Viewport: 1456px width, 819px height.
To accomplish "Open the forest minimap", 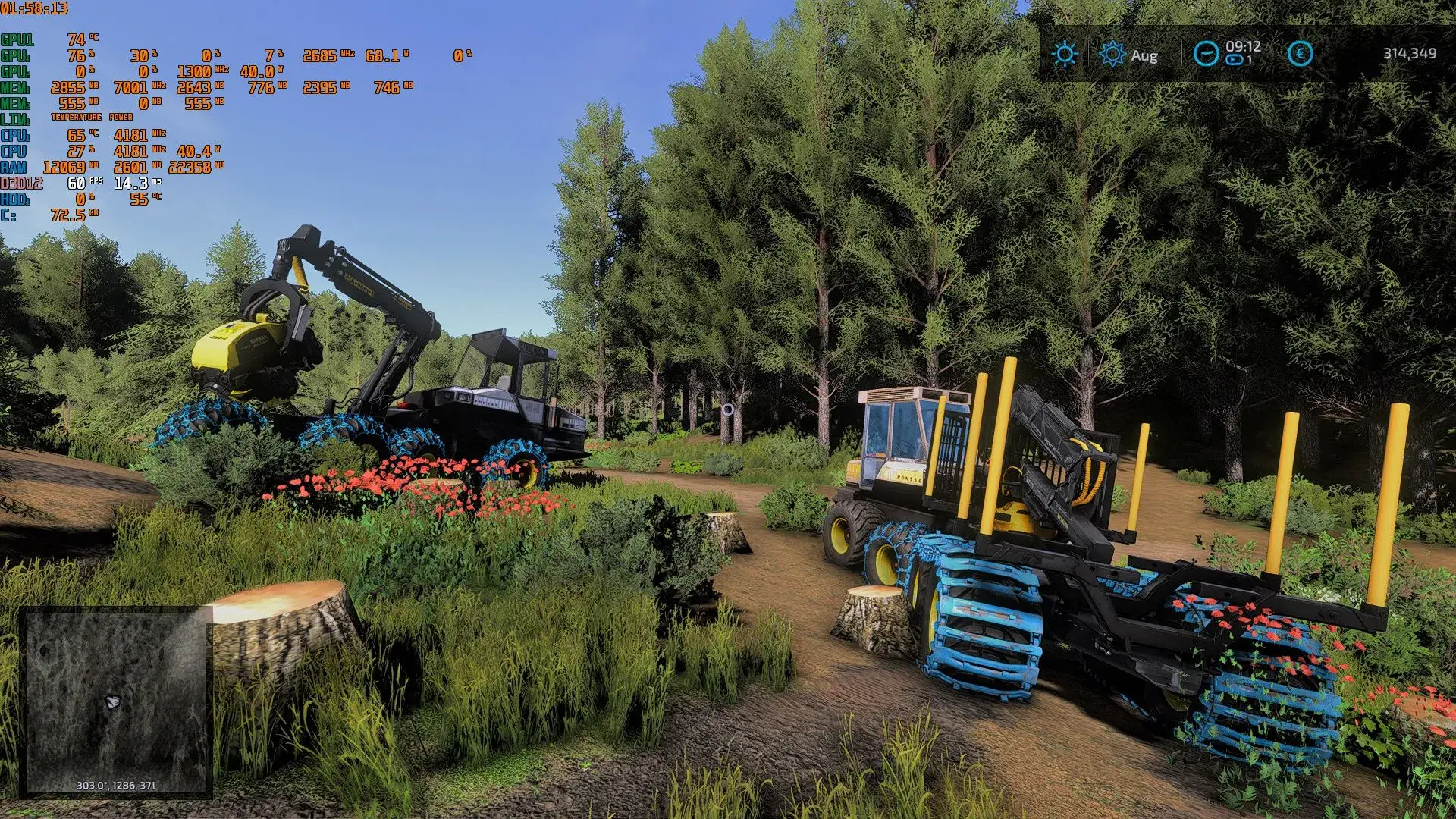I will point(115,701).
